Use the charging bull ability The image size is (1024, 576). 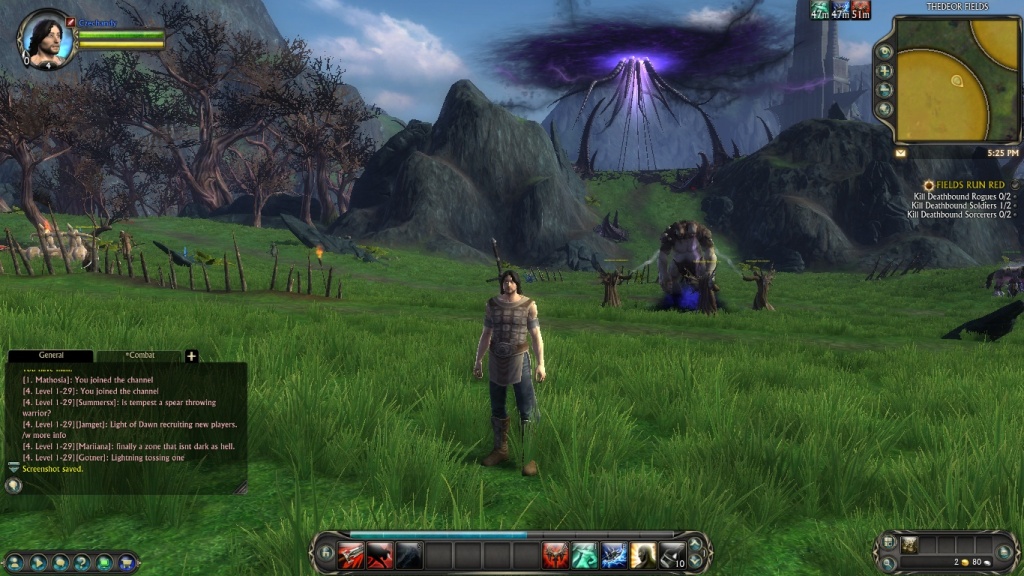(380, 555)
